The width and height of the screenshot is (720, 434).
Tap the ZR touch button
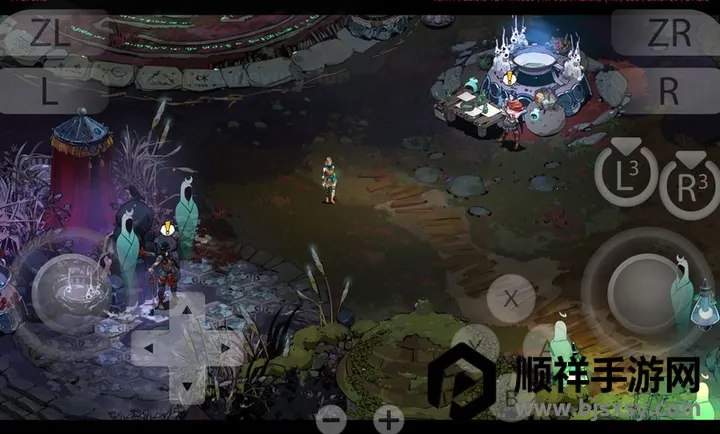click(668, 33)
